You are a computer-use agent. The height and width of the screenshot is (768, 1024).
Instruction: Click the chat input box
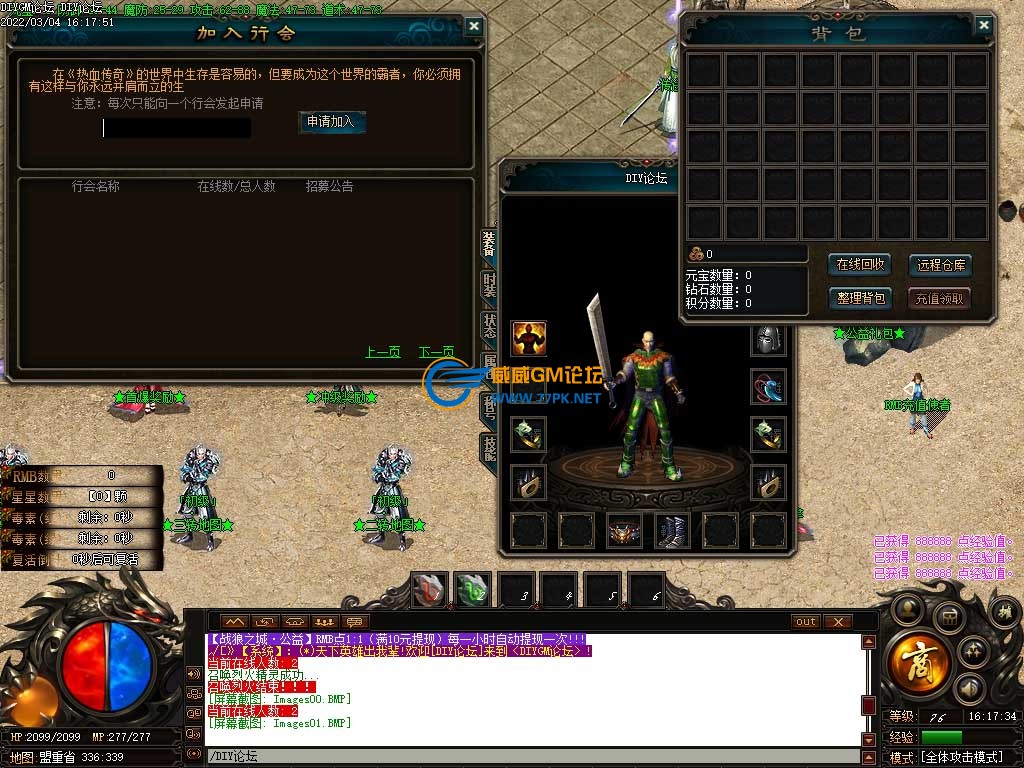tap(530, 757)
